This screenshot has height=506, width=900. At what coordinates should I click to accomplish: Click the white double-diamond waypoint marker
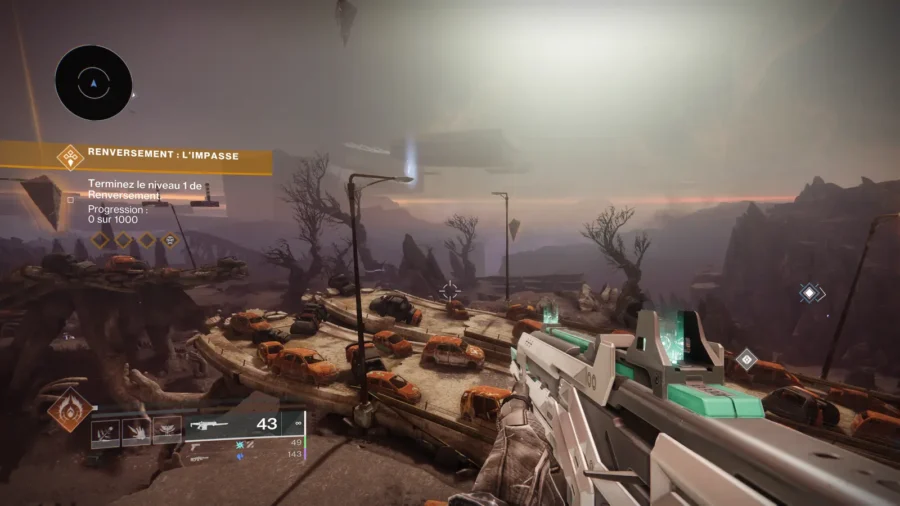(x=810, y=293)
